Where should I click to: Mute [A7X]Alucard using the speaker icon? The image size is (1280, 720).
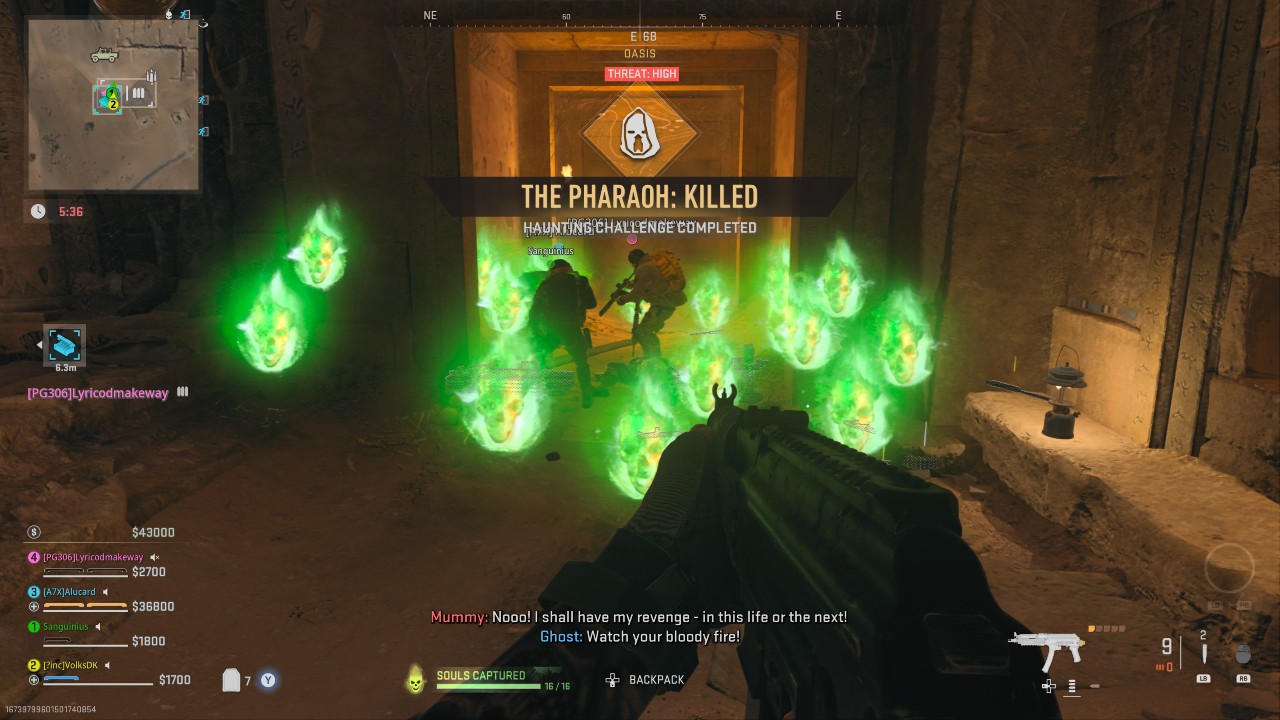tap(105, 592)
